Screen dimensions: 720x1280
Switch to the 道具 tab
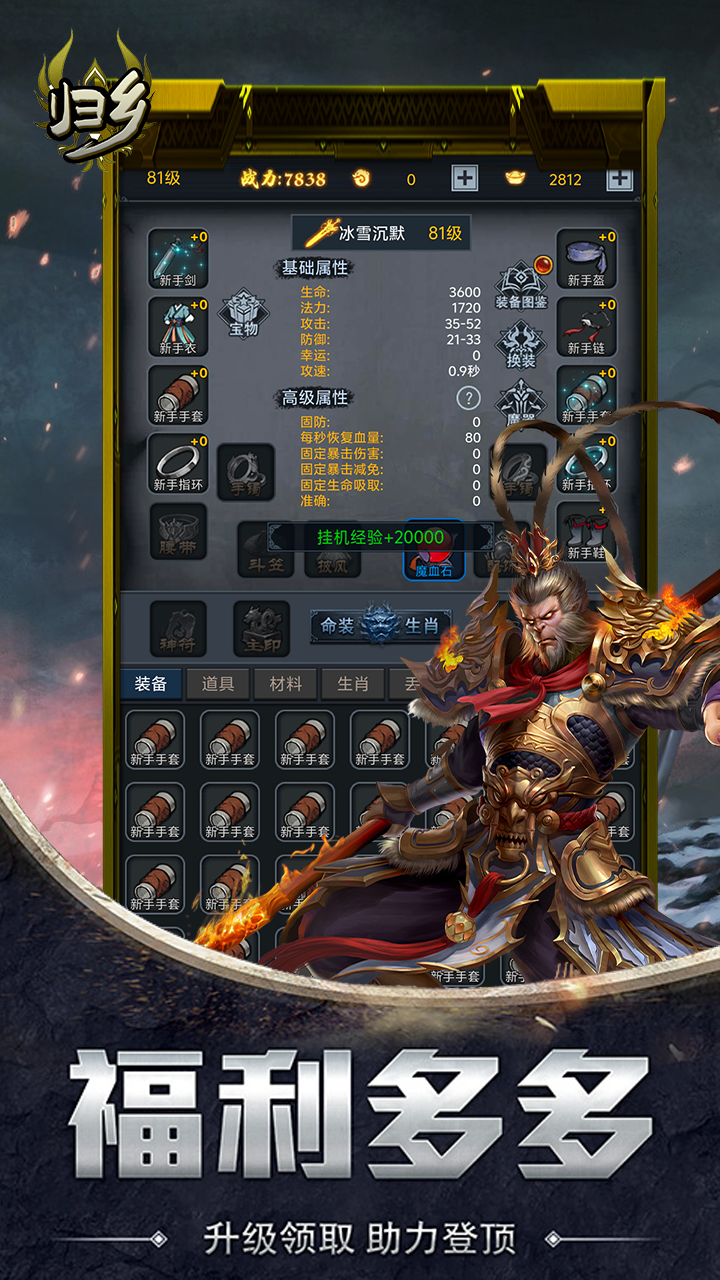218,684
